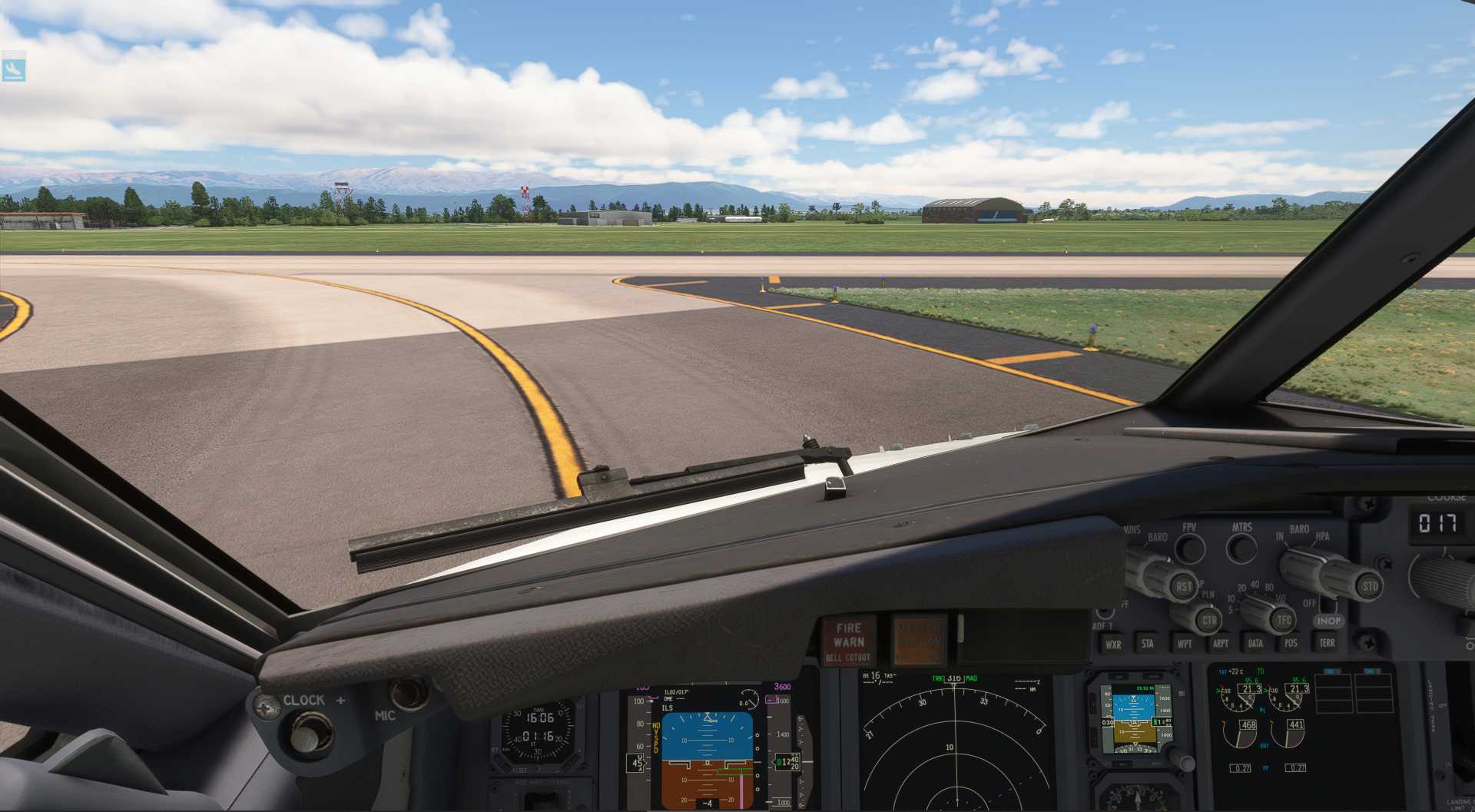Click the RST minimums reset knob
Screen dimensions: 1475x812
coord(1183,587)
